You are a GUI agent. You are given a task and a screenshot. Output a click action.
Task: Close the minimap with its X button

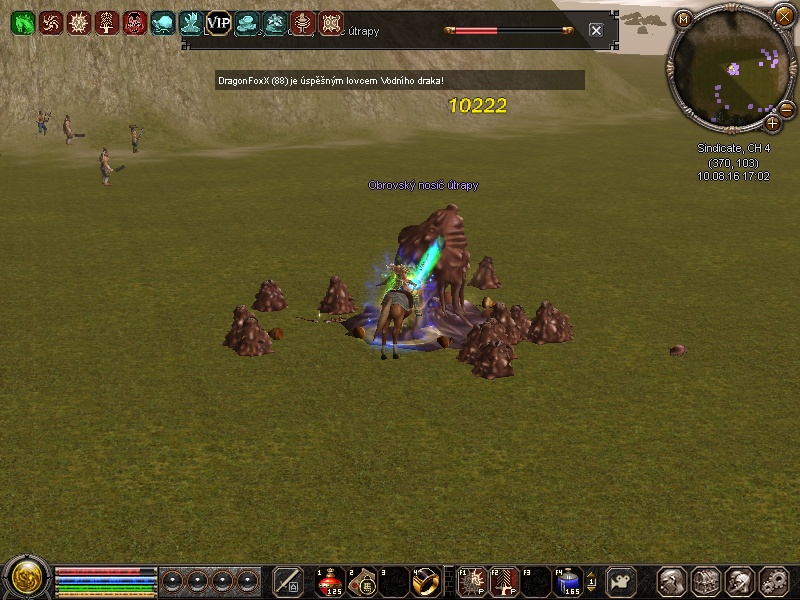pyautogui.click(x=782, y=16)
